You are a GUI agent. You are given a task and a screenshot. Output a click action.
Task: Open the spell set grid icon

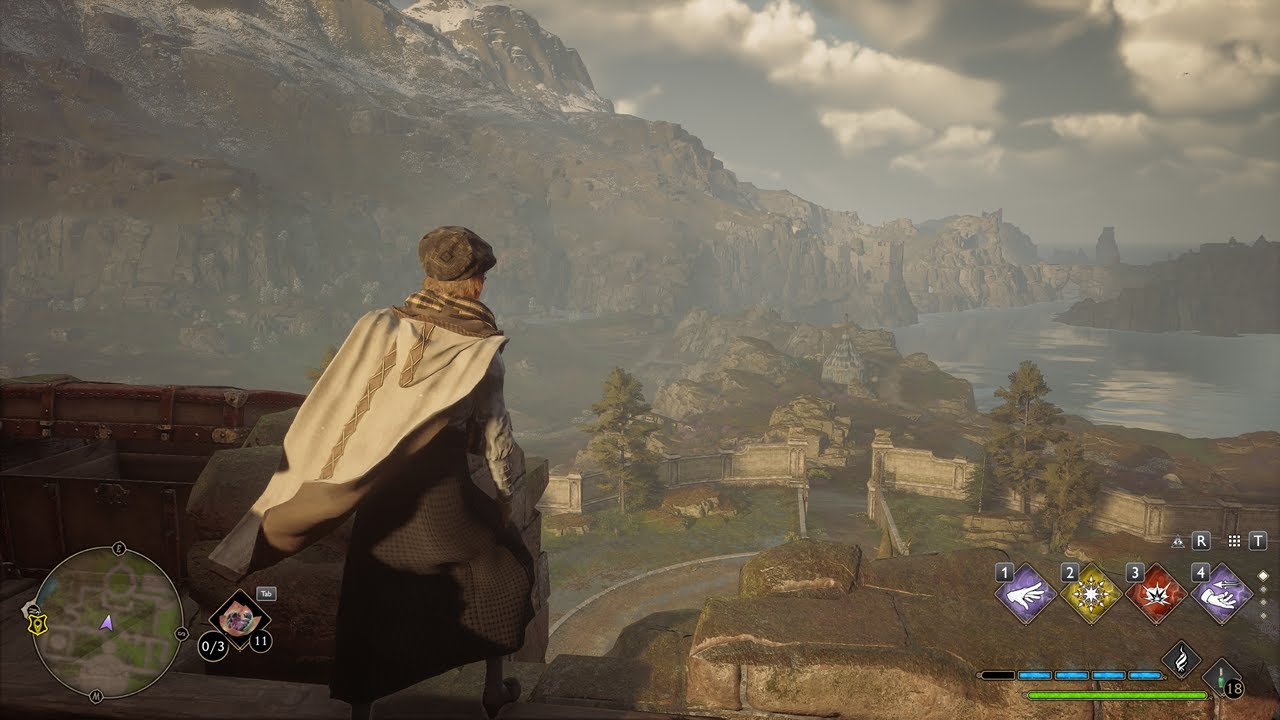tap(1234, 540)
